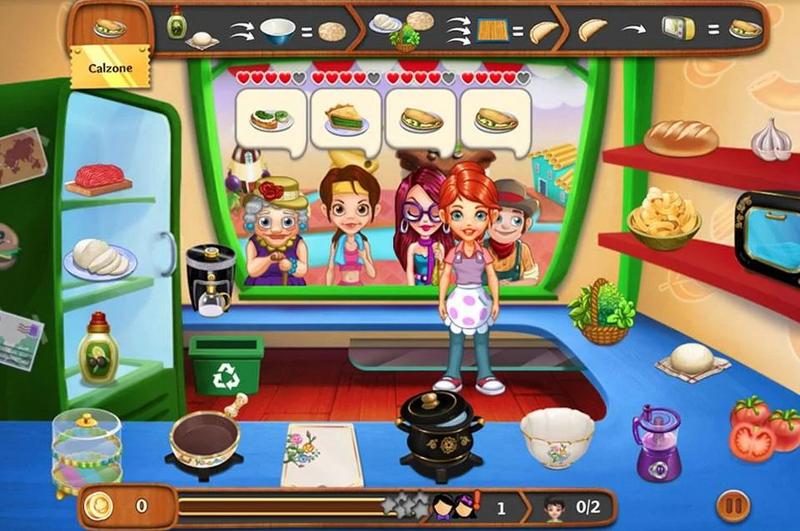Throw the item in the recycle bin

226,365
